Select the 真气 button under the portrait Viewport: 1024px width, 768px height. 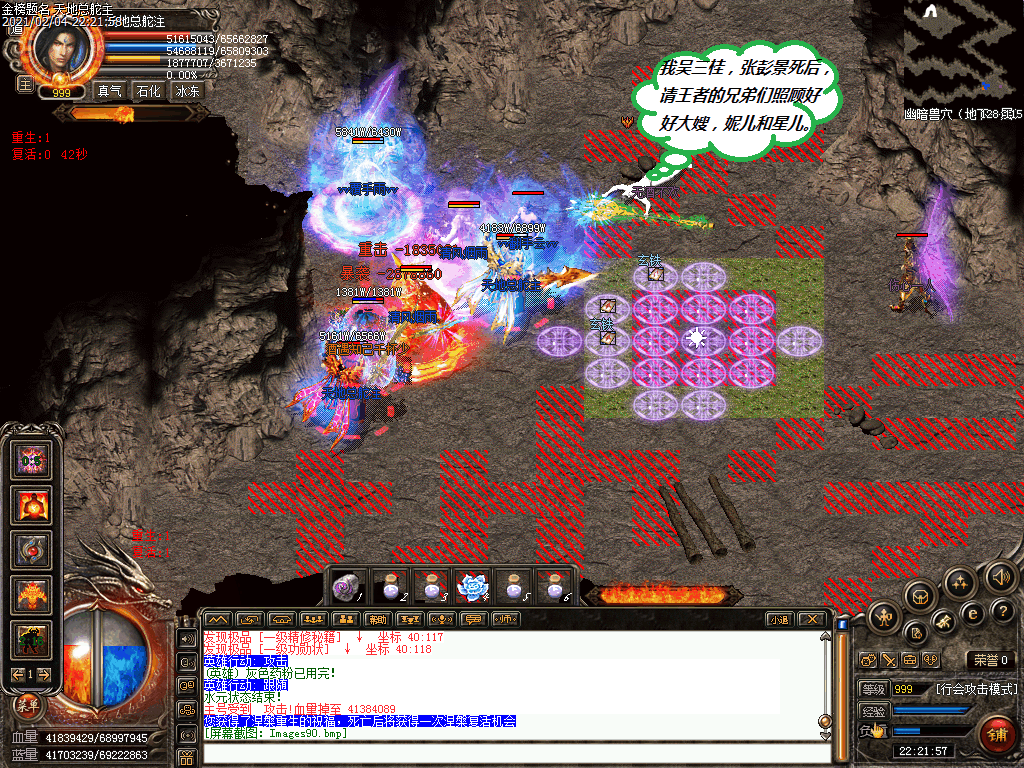tap(109, 91)
